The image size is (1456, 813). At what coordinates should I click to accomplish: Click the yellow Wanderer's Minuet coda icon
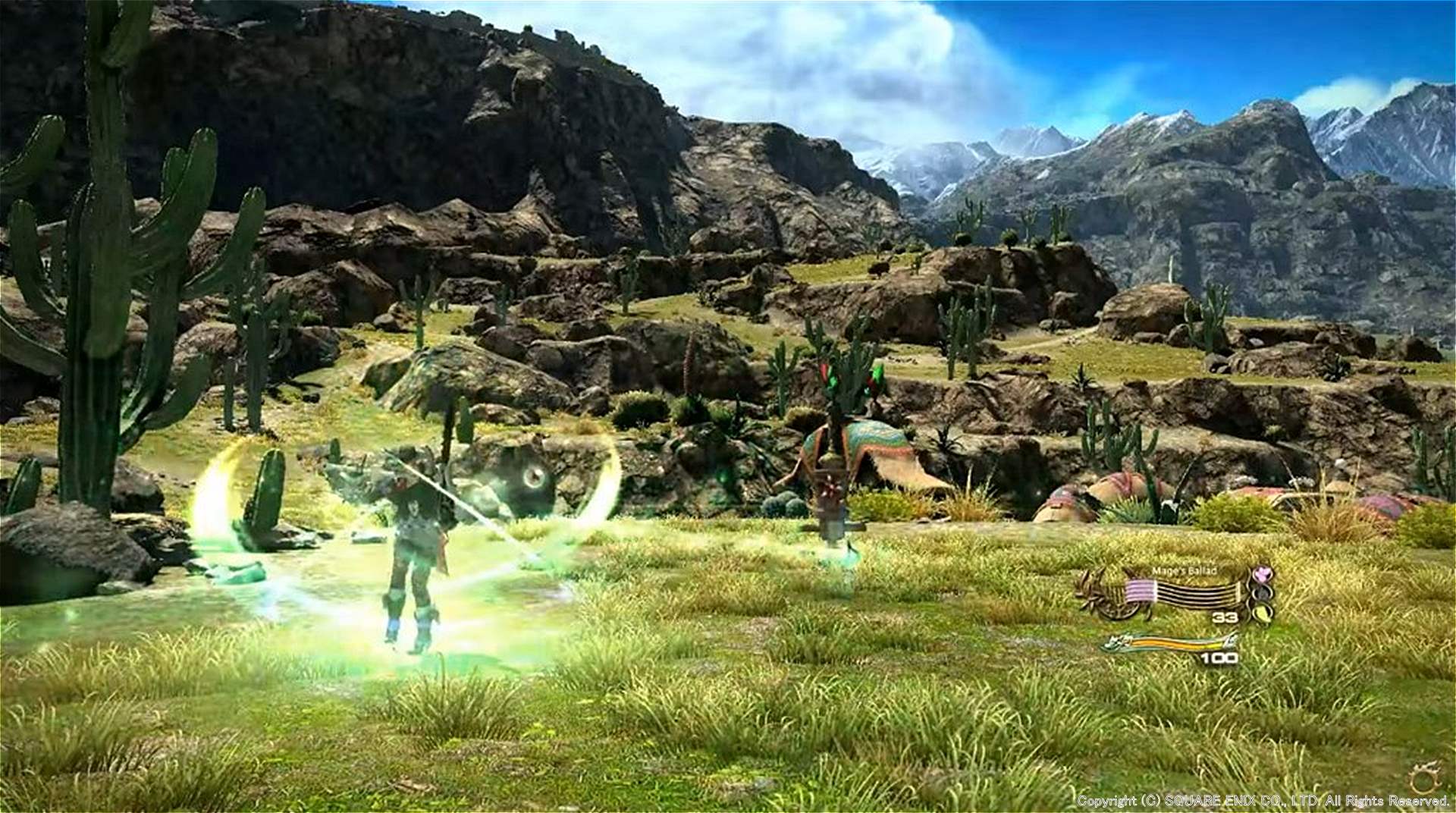point(1263,613)
